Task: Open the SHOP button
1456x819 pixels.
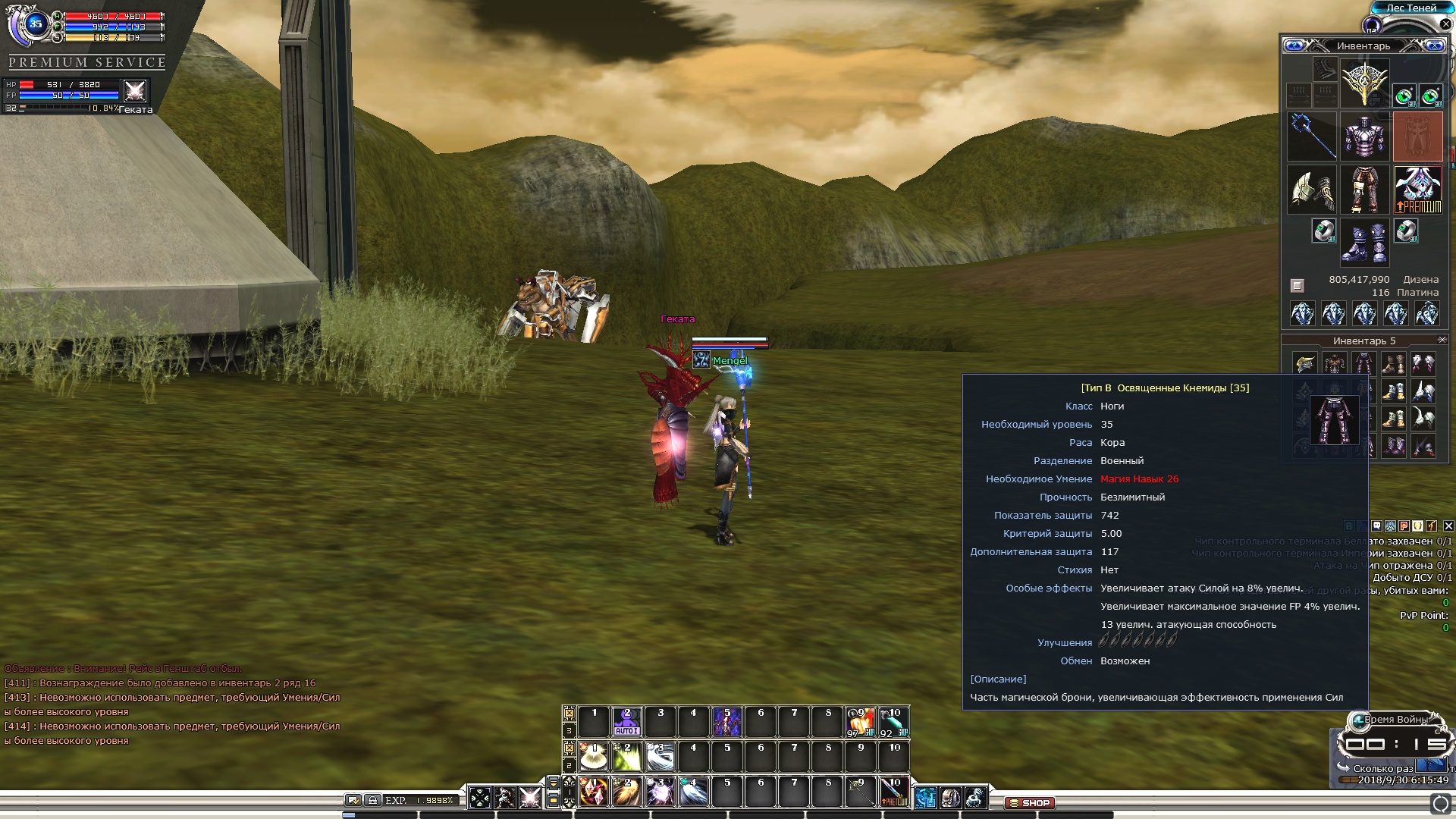Action: (1029, 802)
